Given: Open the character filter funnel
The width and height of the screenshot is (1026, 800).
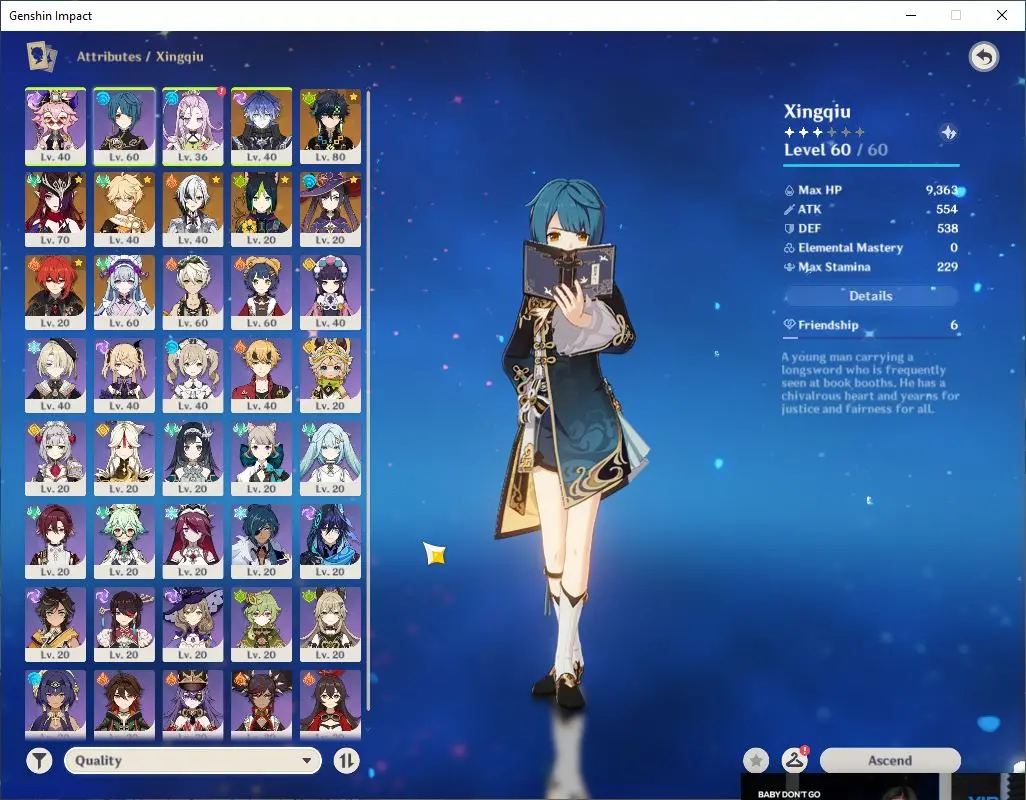Looking at the screenshot, I should click(x=38, y=760).
